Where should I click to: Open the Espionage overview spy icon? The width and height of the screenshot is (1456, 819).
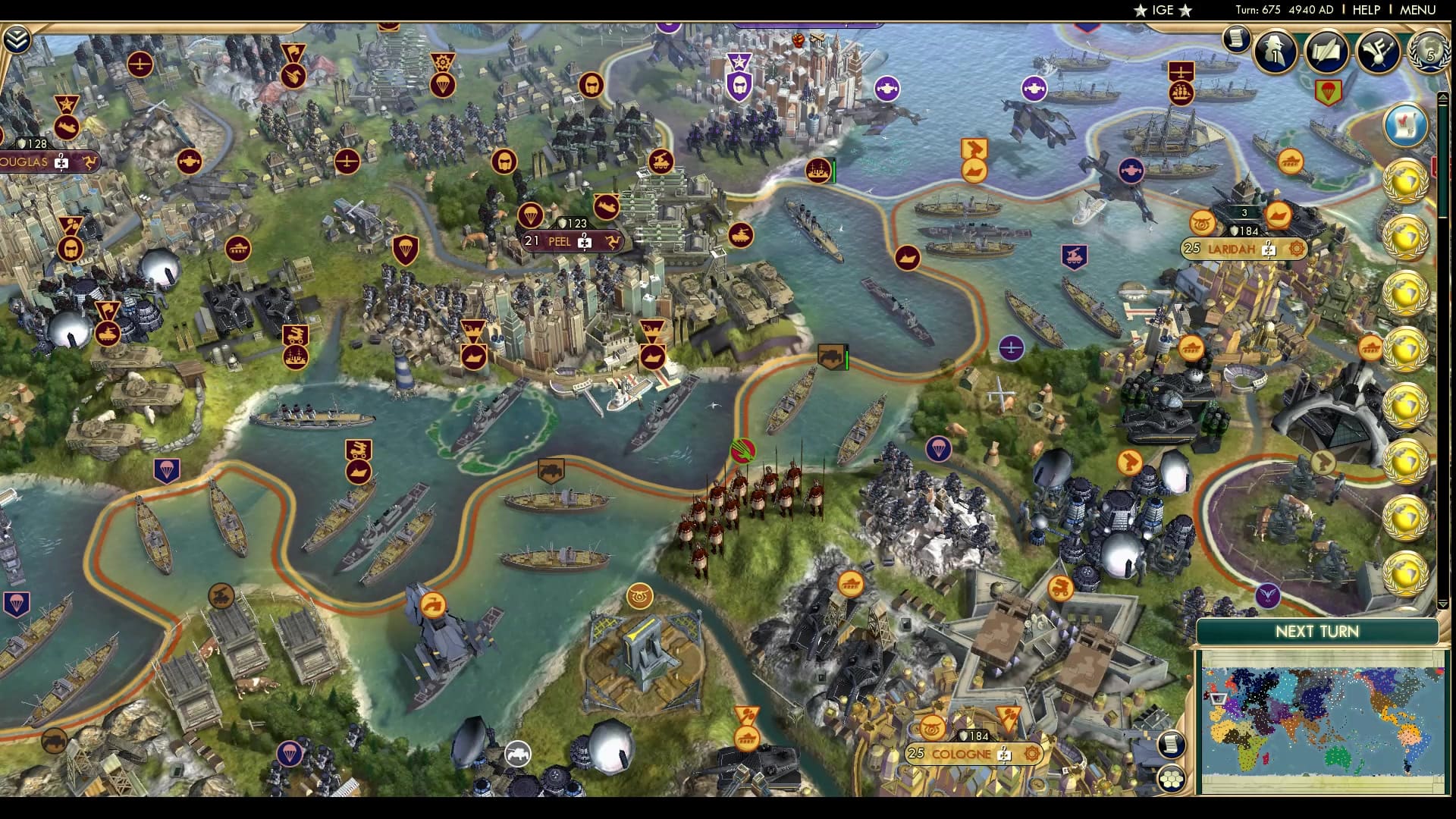1275,53
